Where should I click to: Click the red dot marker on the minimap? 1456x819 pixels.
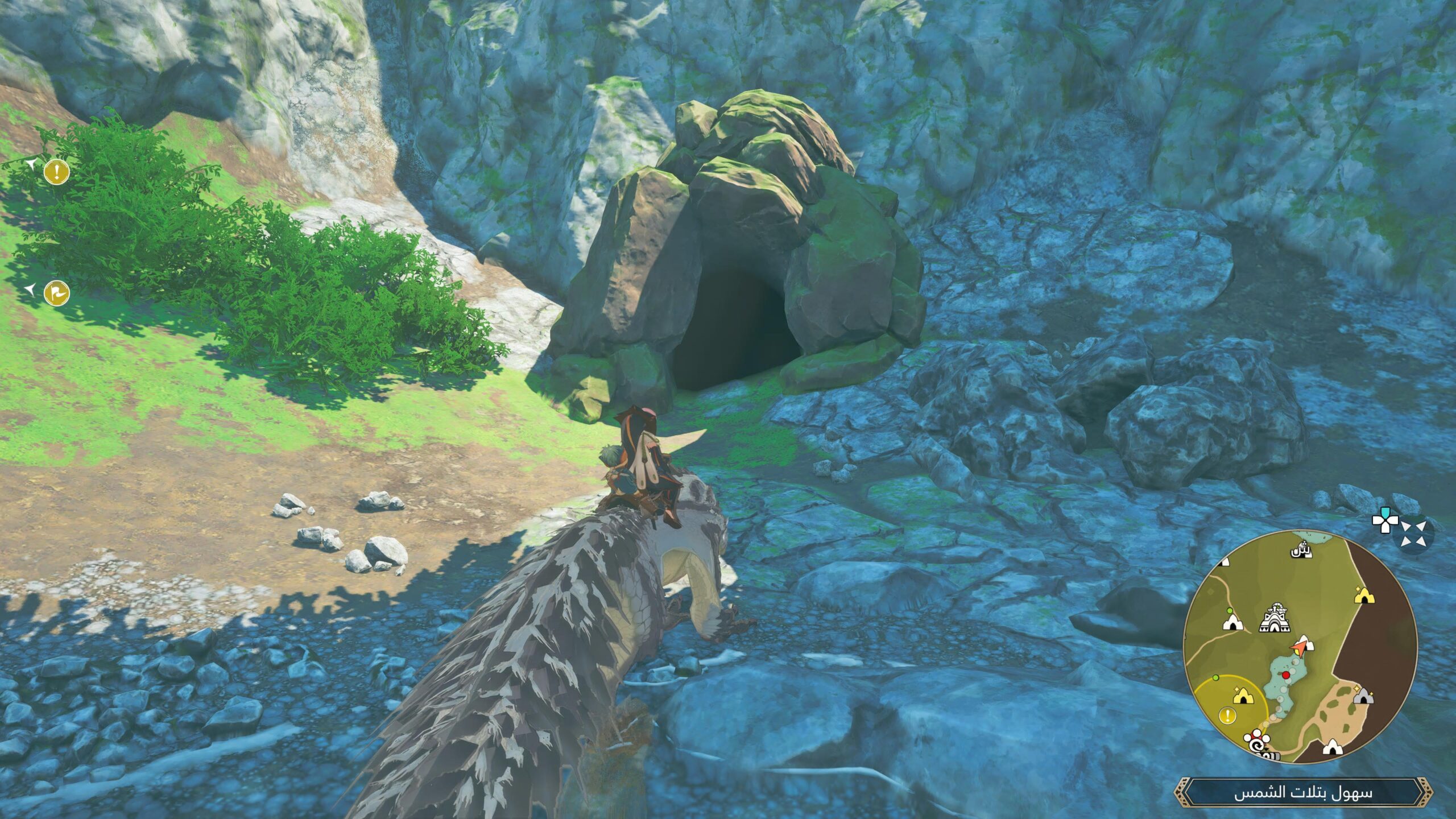pyautogui.click(x=1286, y=675)
